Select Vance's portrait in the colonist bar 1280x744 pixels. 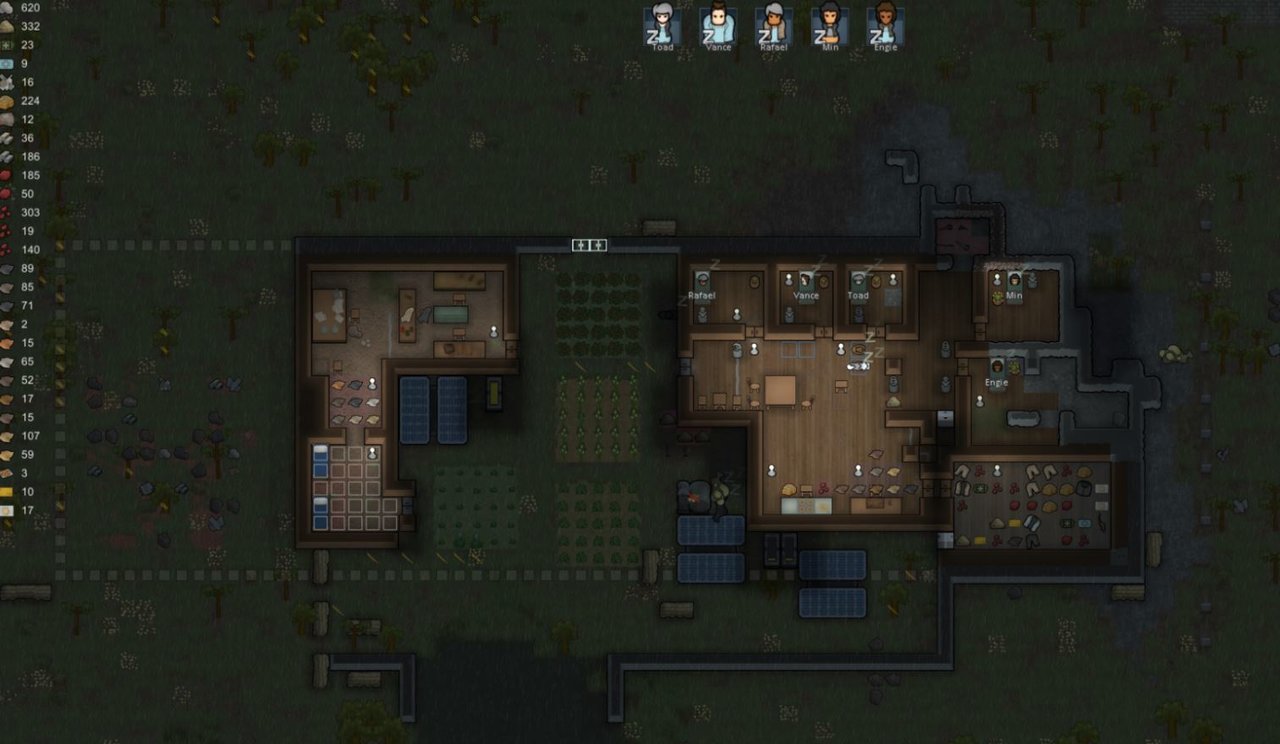(716, 26)
